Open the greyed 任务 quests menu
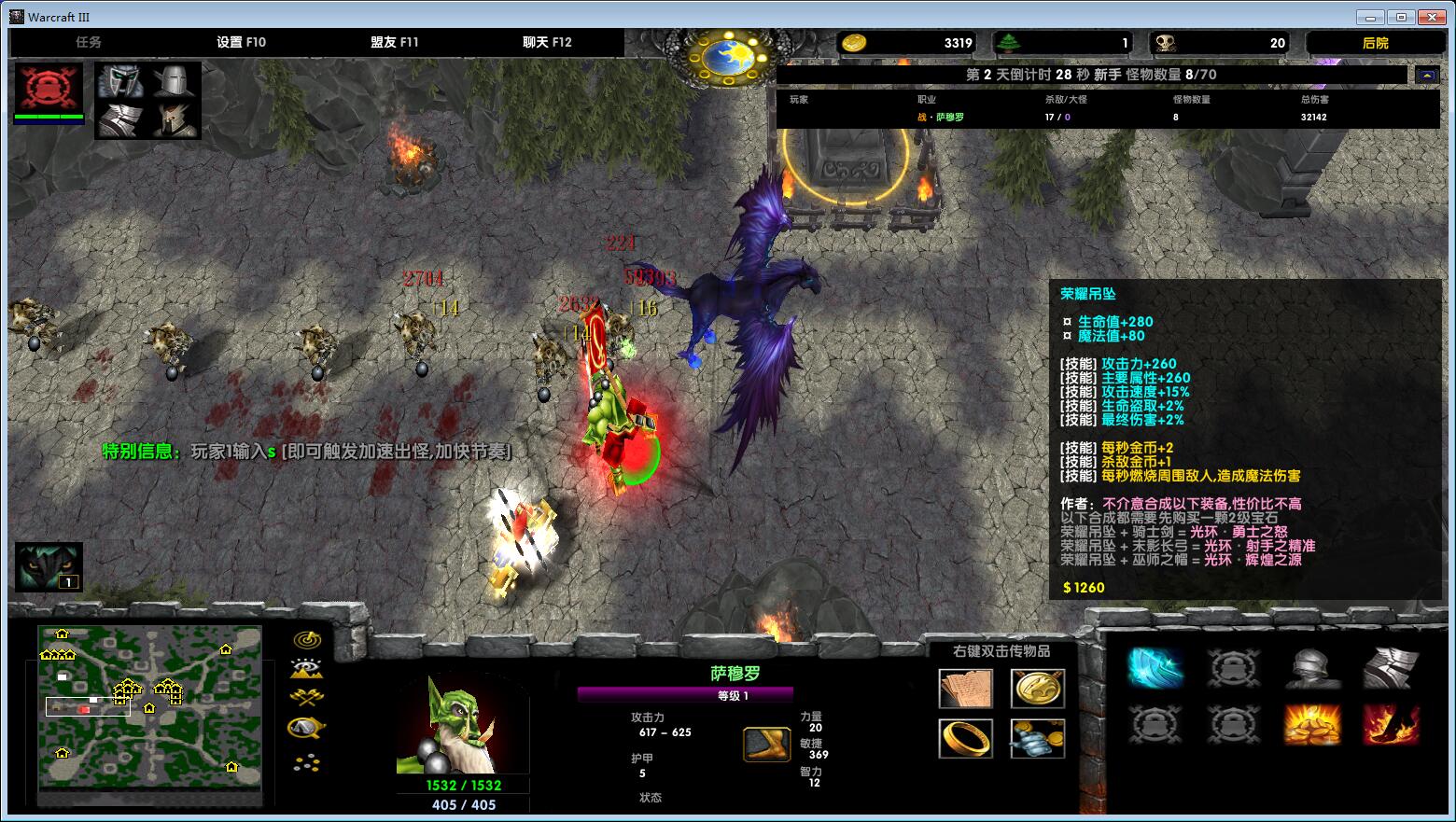1456x822 pixels. [x=89, y=42]
